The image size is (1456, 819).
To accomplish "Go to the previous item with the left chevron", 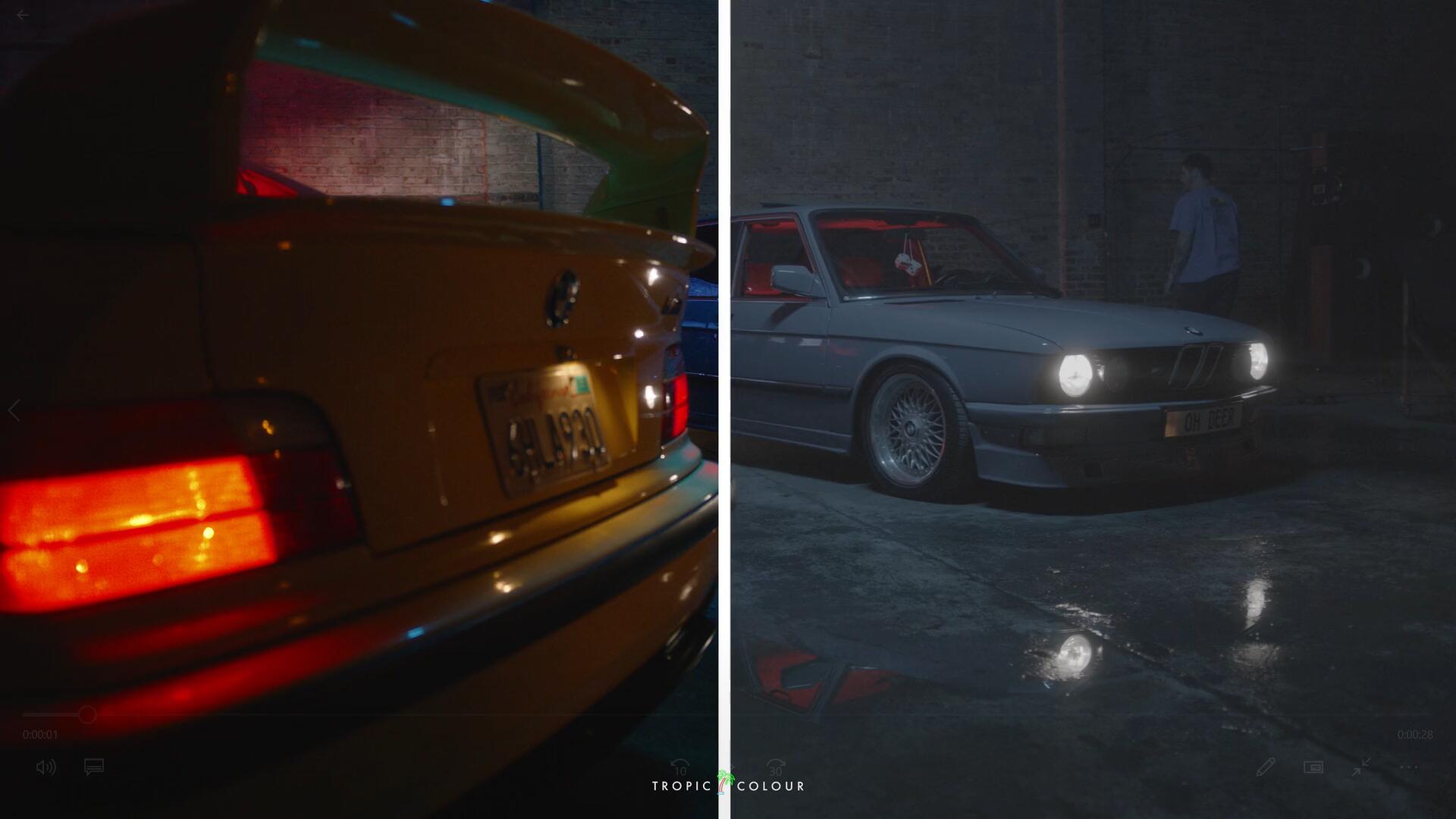I will point(14,411).
